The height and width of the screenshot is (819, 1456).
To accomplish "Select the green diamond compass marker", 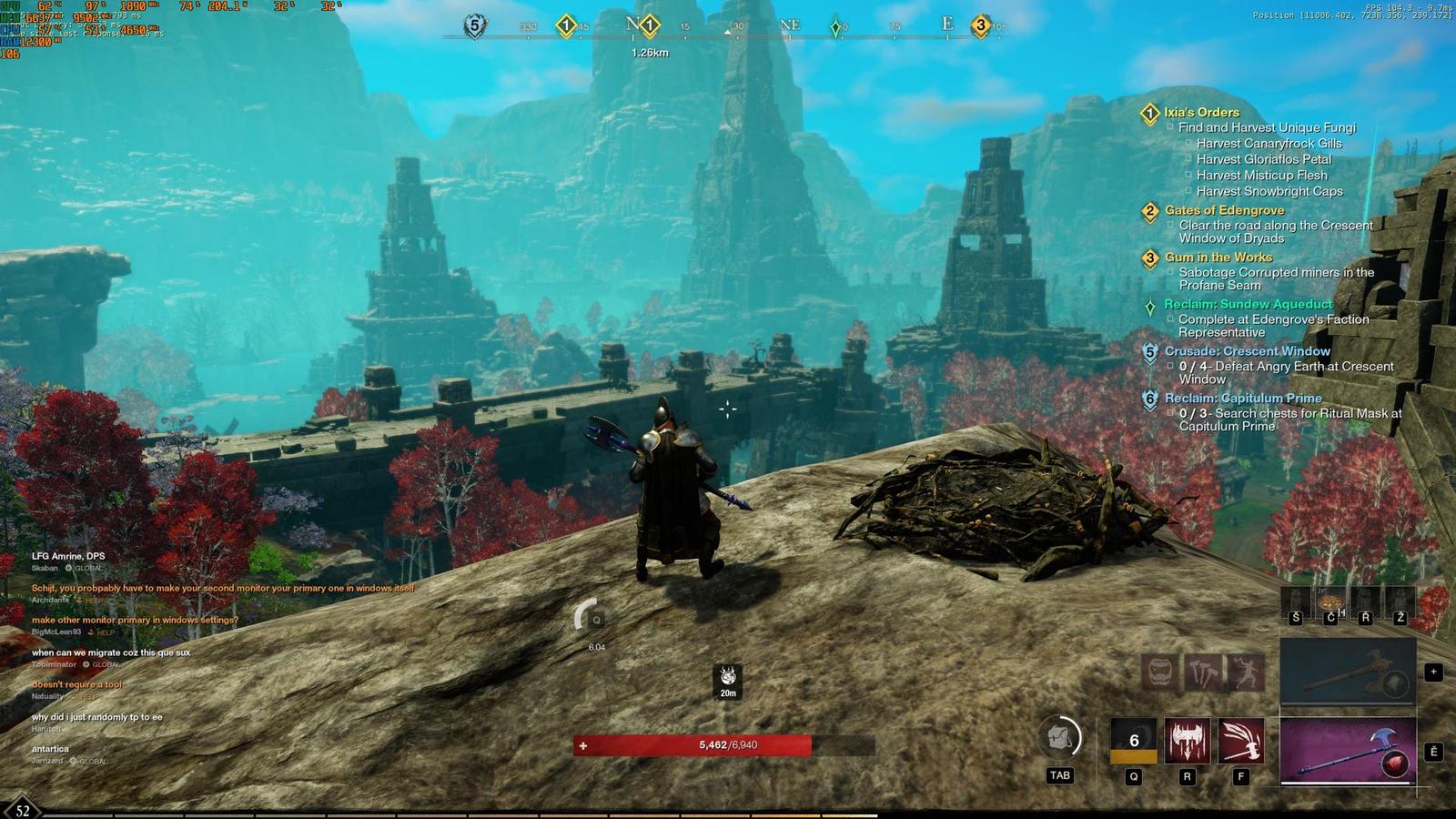I will tap(836, 27).
